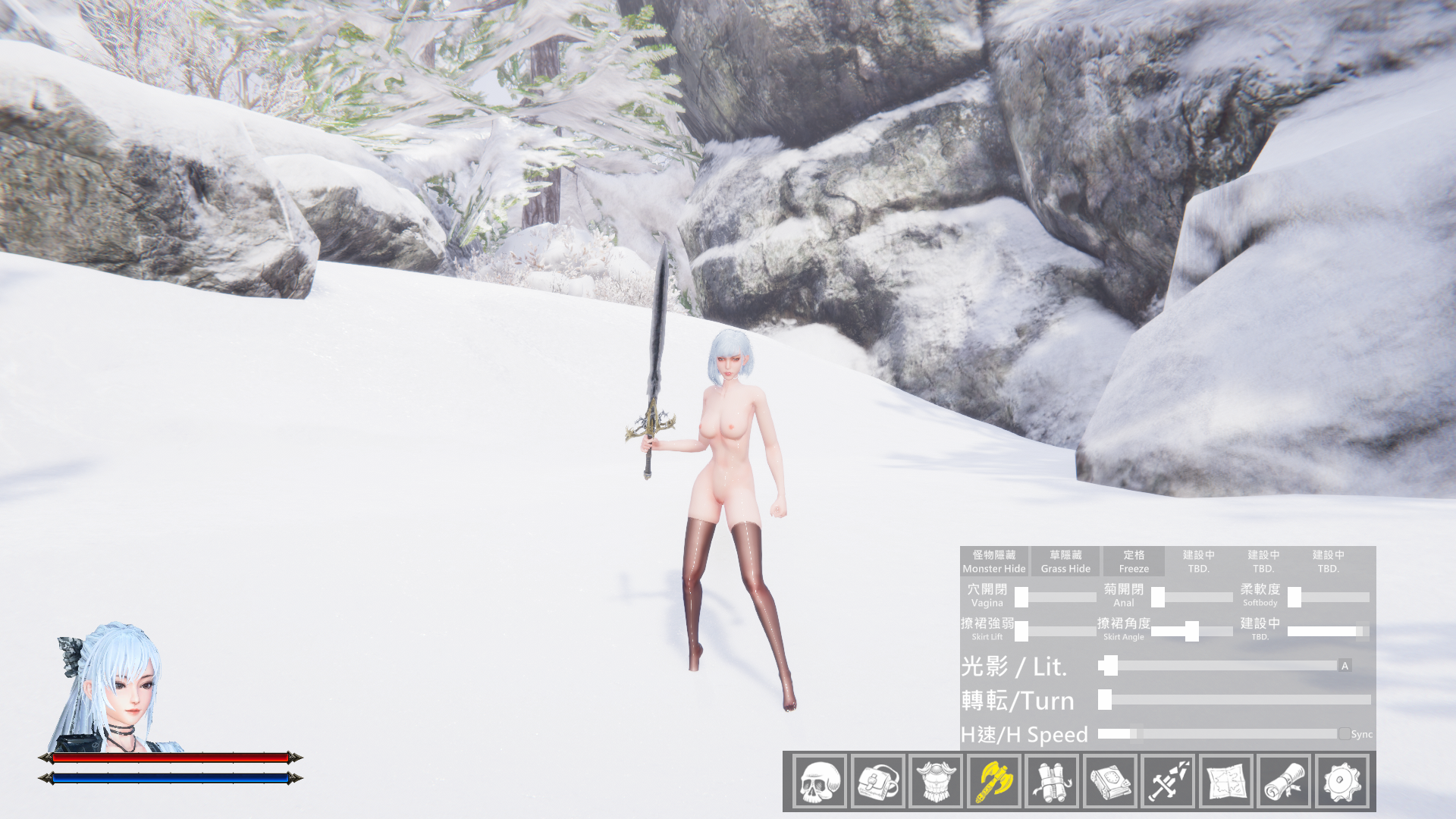Select the yellow battle axe icon

pos(994,781)
